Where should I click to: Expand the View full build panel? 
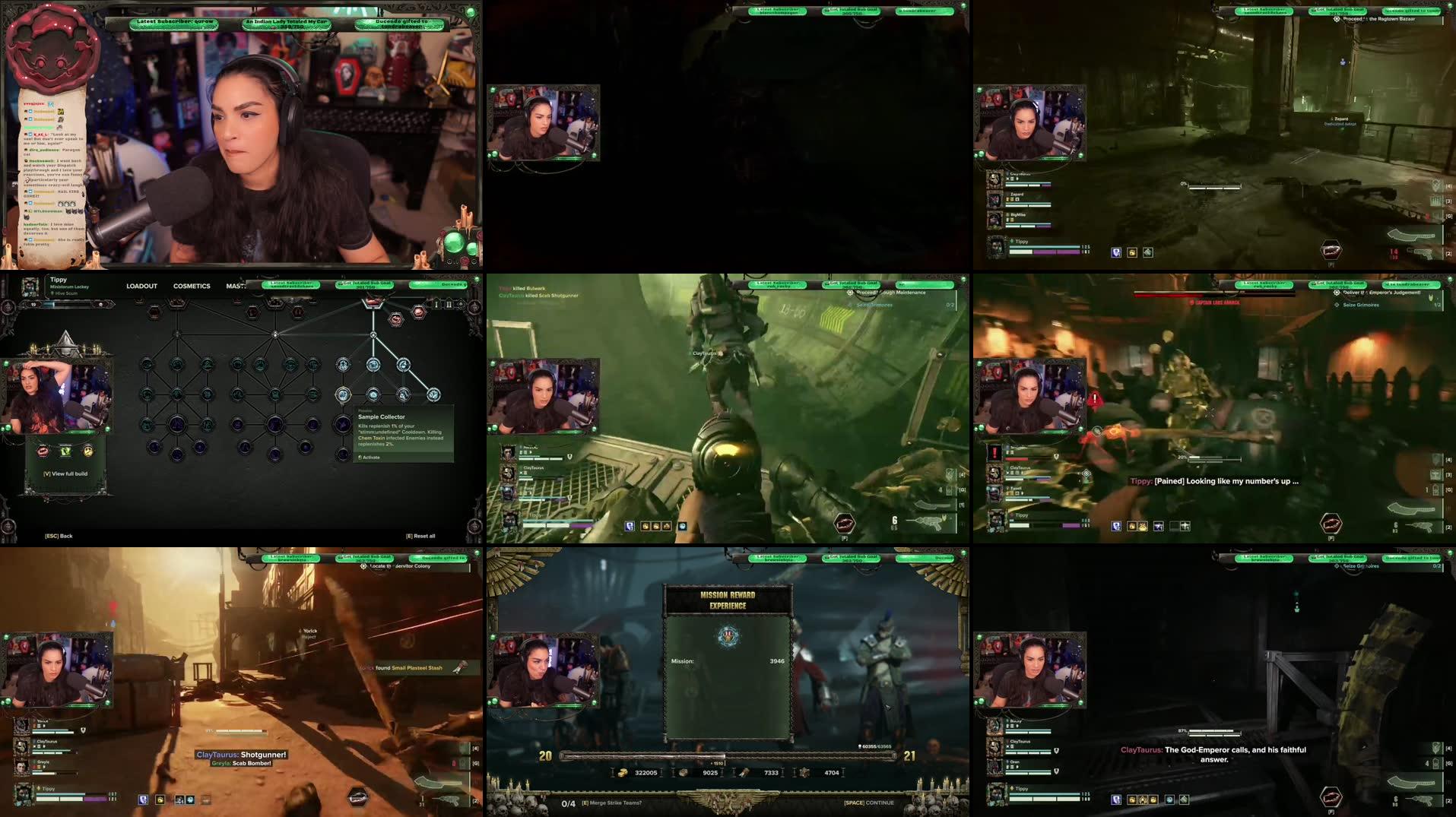click(65, 474)
